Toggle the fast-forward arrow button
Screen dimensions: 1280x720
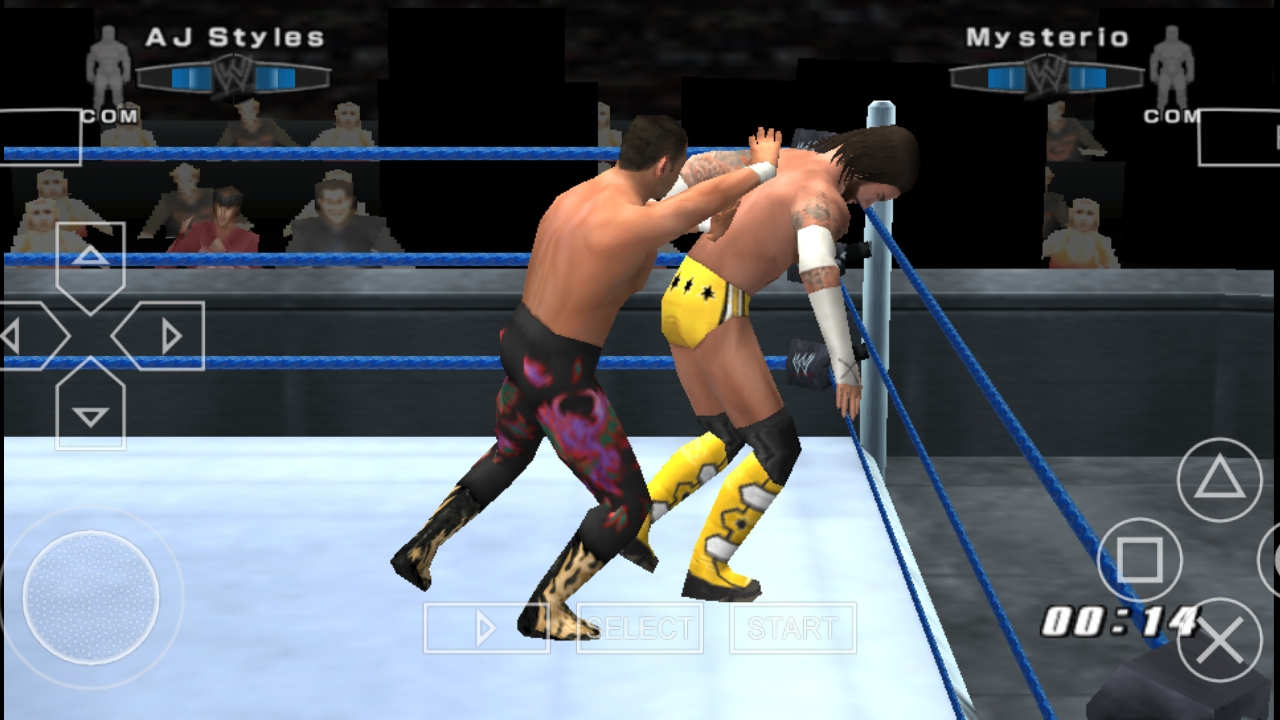486,628
